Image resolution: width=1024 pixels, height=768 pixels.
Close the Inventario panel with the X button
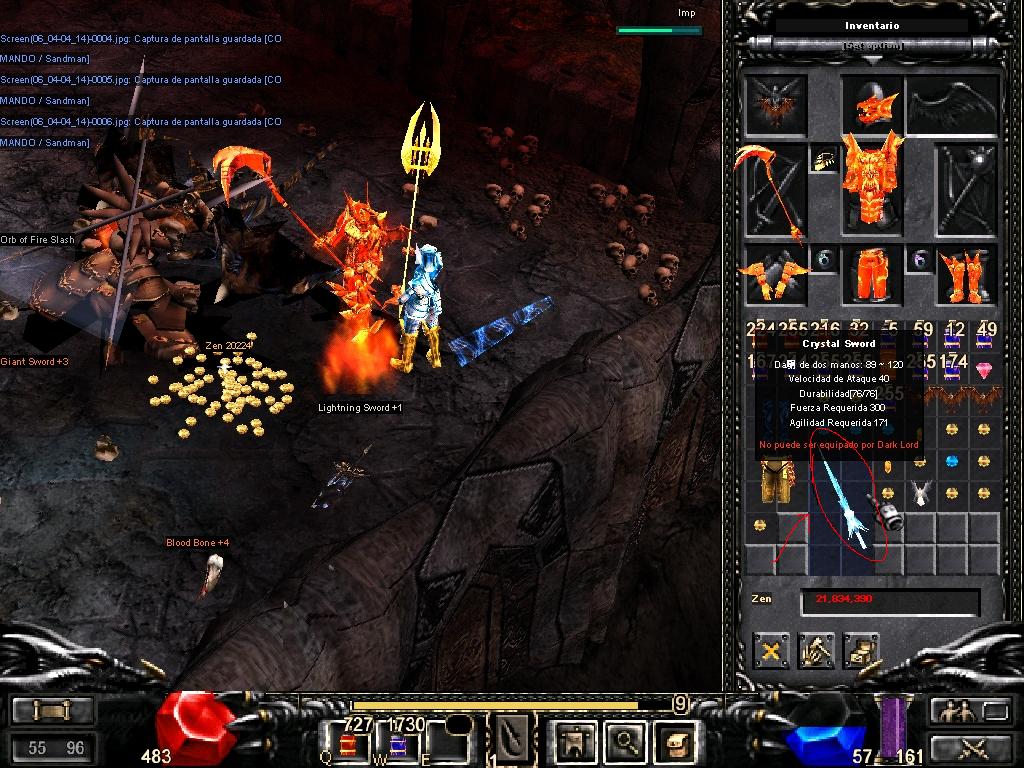[x=770, y=652]
